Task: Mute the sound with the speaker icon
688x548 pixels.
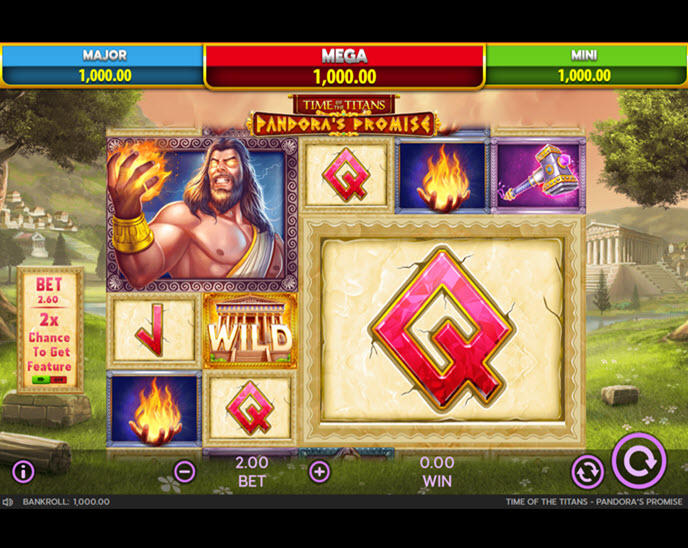Action: pyautogui.click(x=8, y=502)
